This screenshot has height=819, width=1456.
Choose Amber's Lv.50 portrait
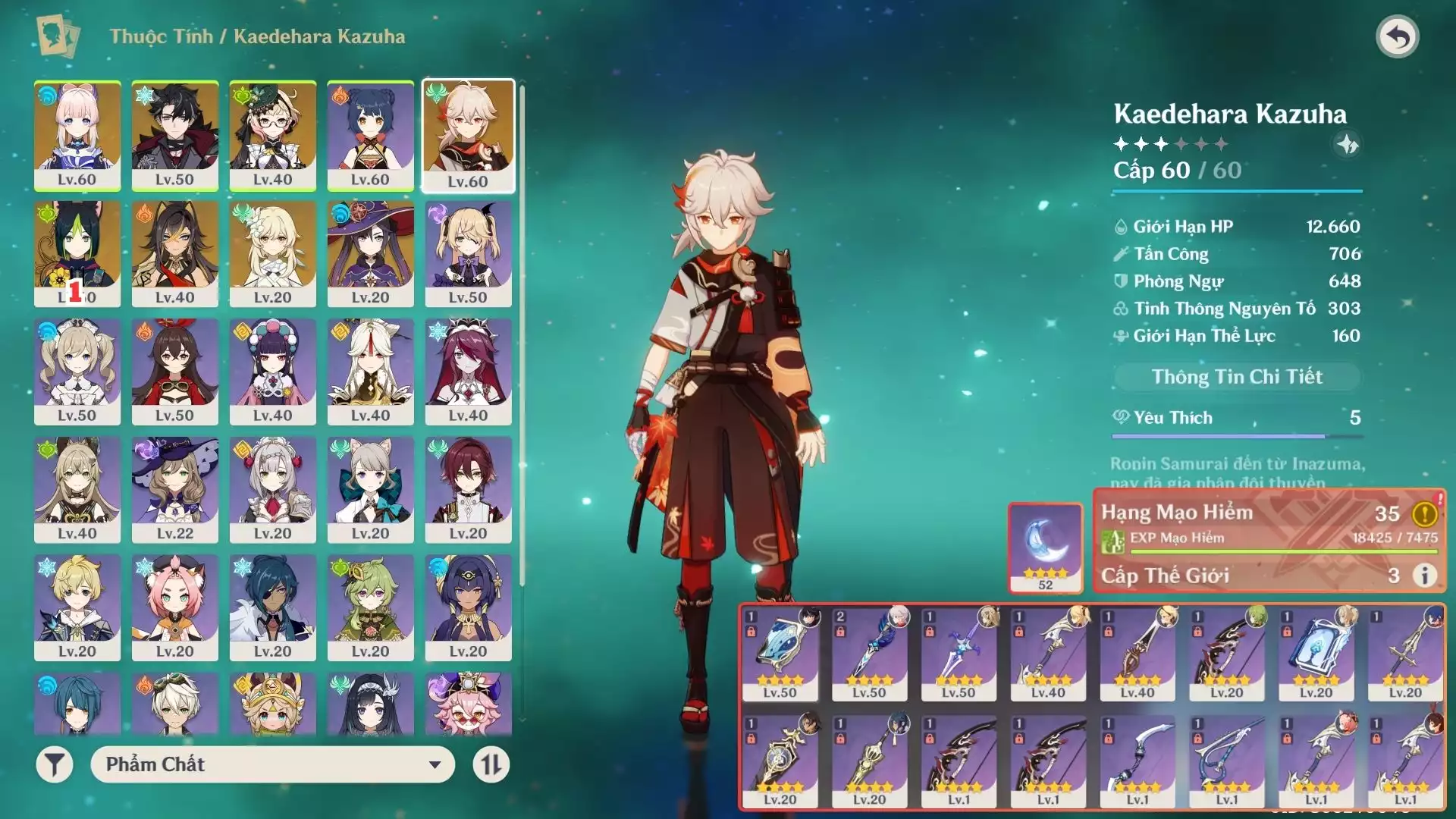(x=175, y=372)
